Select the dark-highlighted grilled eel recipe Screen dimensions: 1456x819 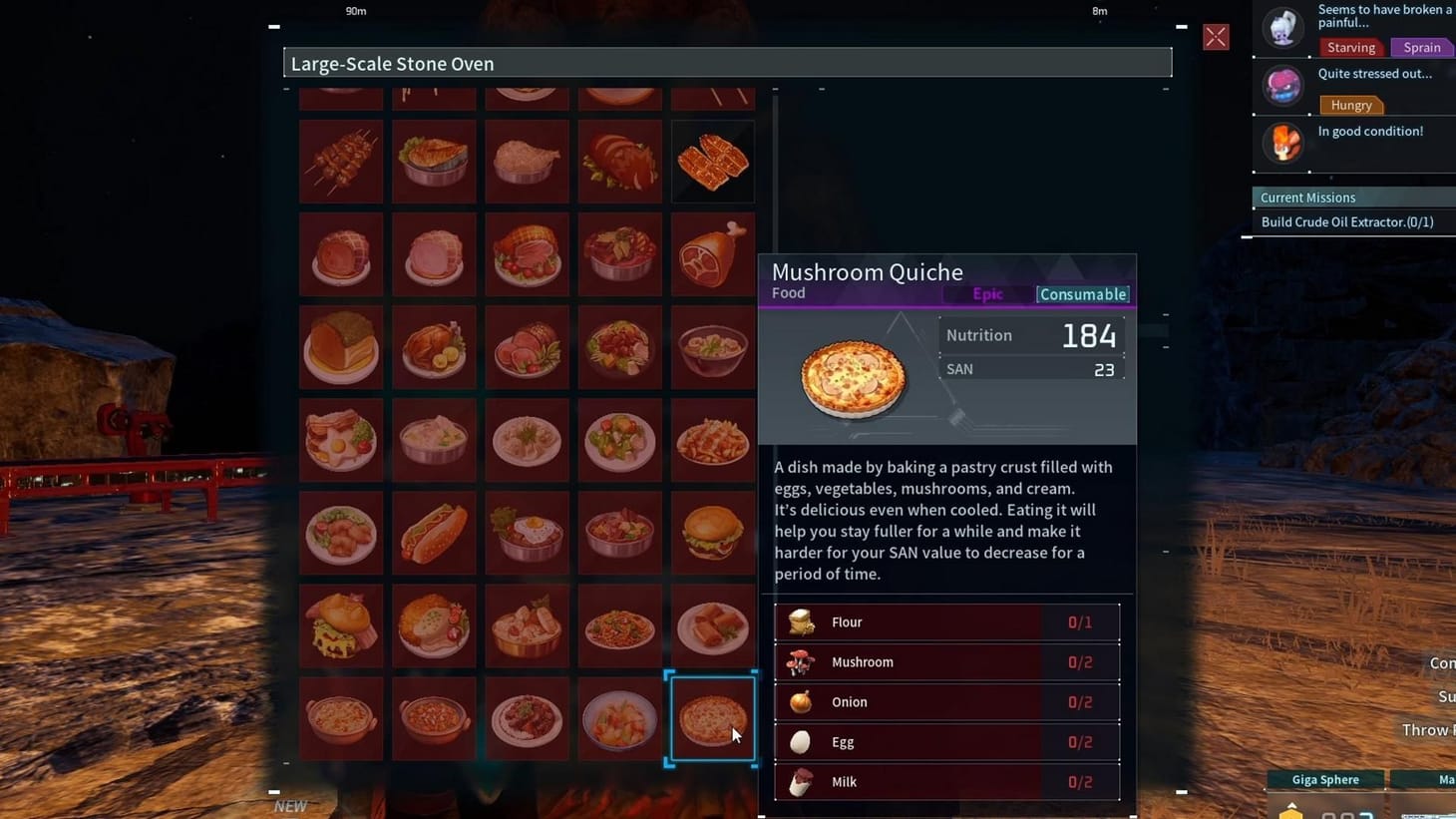[712, 161]
